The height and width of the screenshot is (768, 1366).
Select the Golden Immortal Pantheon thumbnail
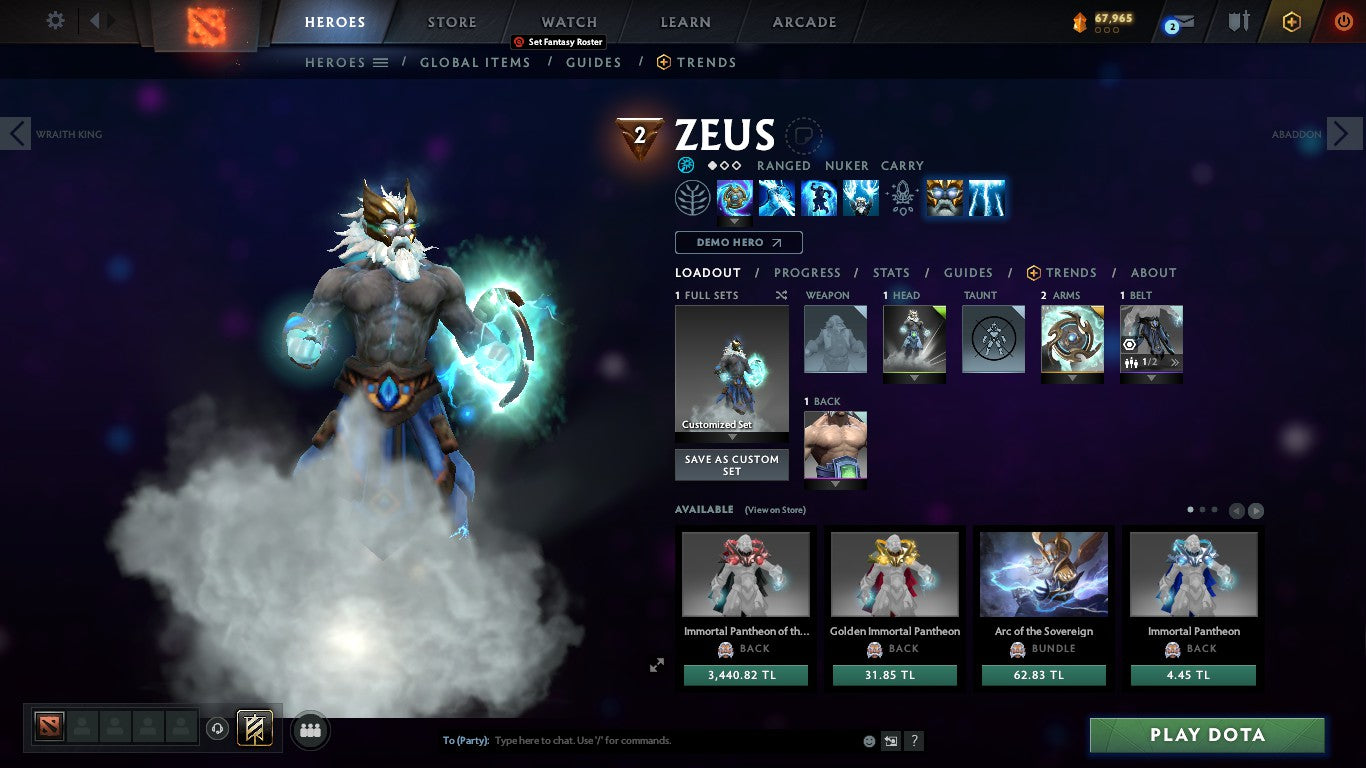(x=894, y=572)
